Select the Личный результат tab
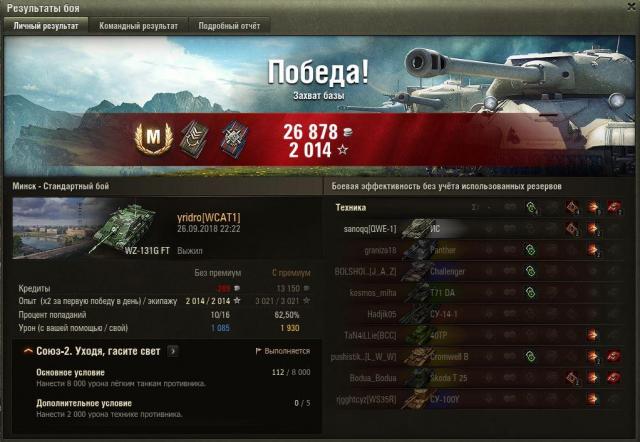 click(46, 26)
